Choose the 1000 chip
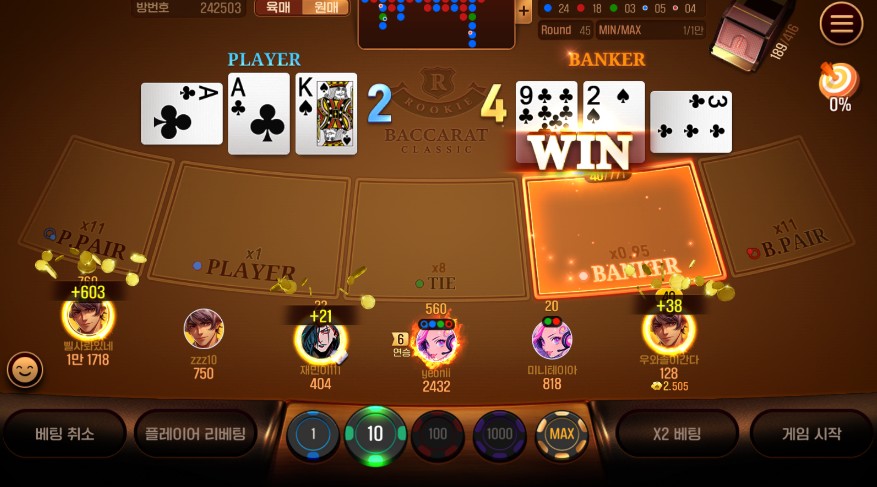Screen dimensions: 877x487 pyautogui.click(x=499, y=434)
